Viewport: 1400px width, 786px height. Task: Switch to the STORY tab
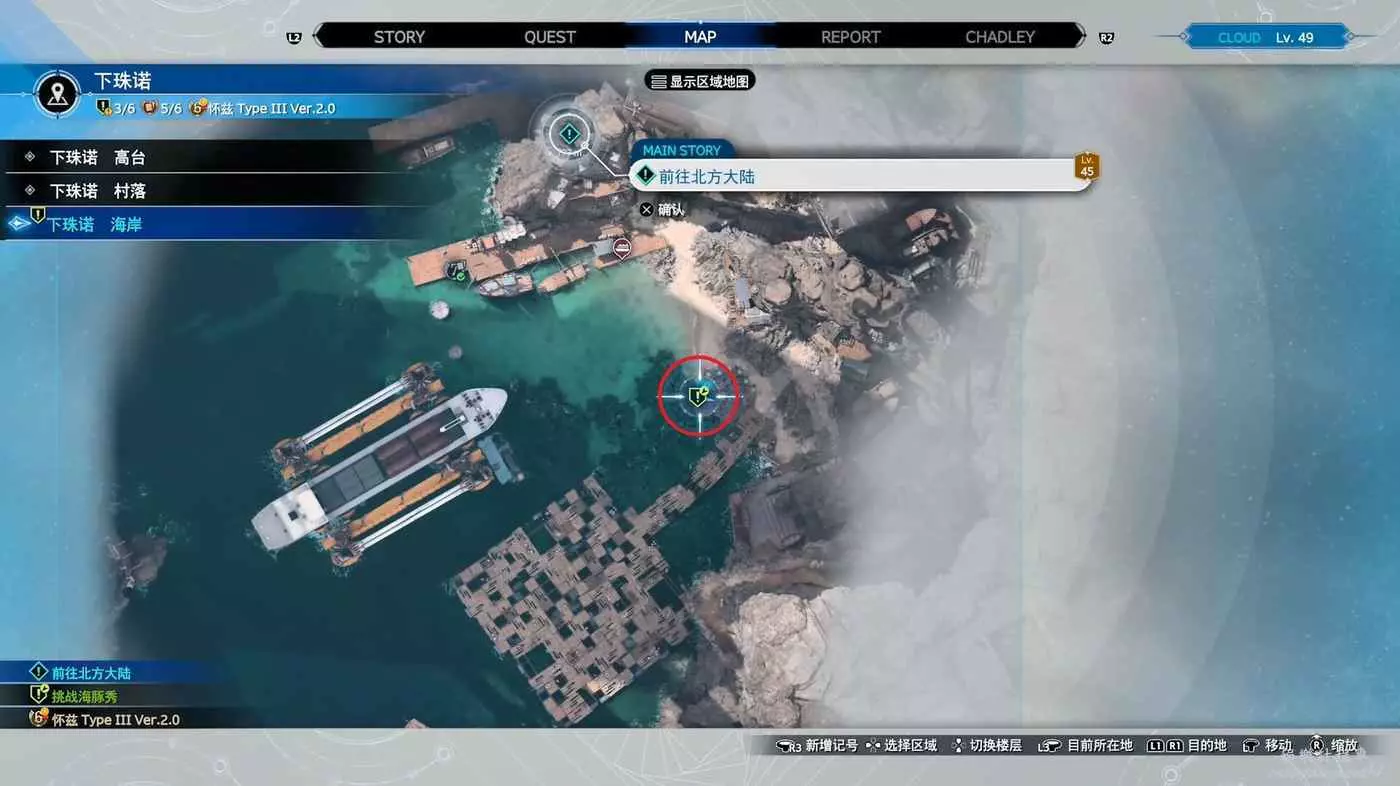(x=399, y=37)
